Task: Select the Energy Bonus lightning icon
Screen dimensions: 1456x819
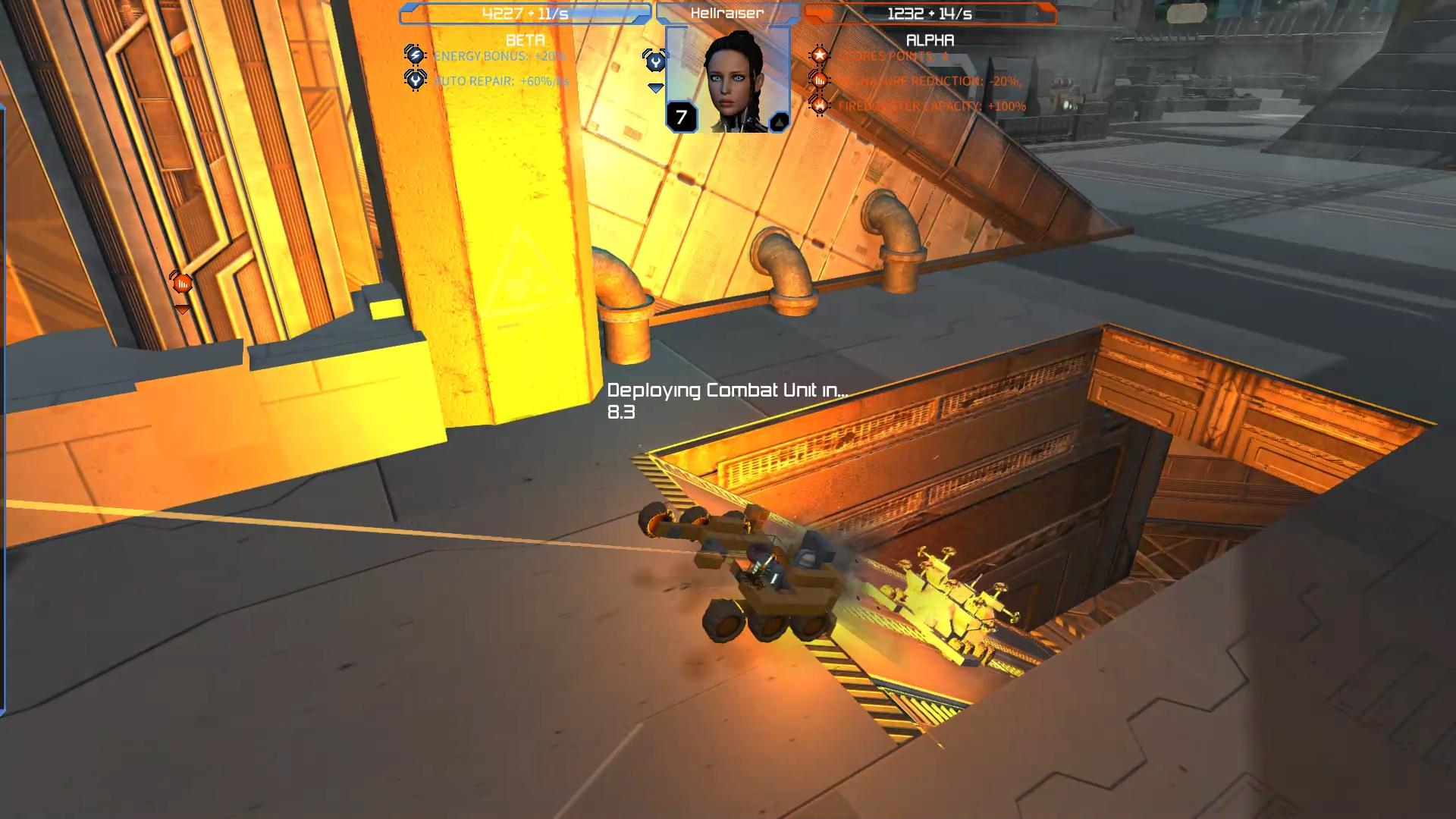Action: click(414, 55)
